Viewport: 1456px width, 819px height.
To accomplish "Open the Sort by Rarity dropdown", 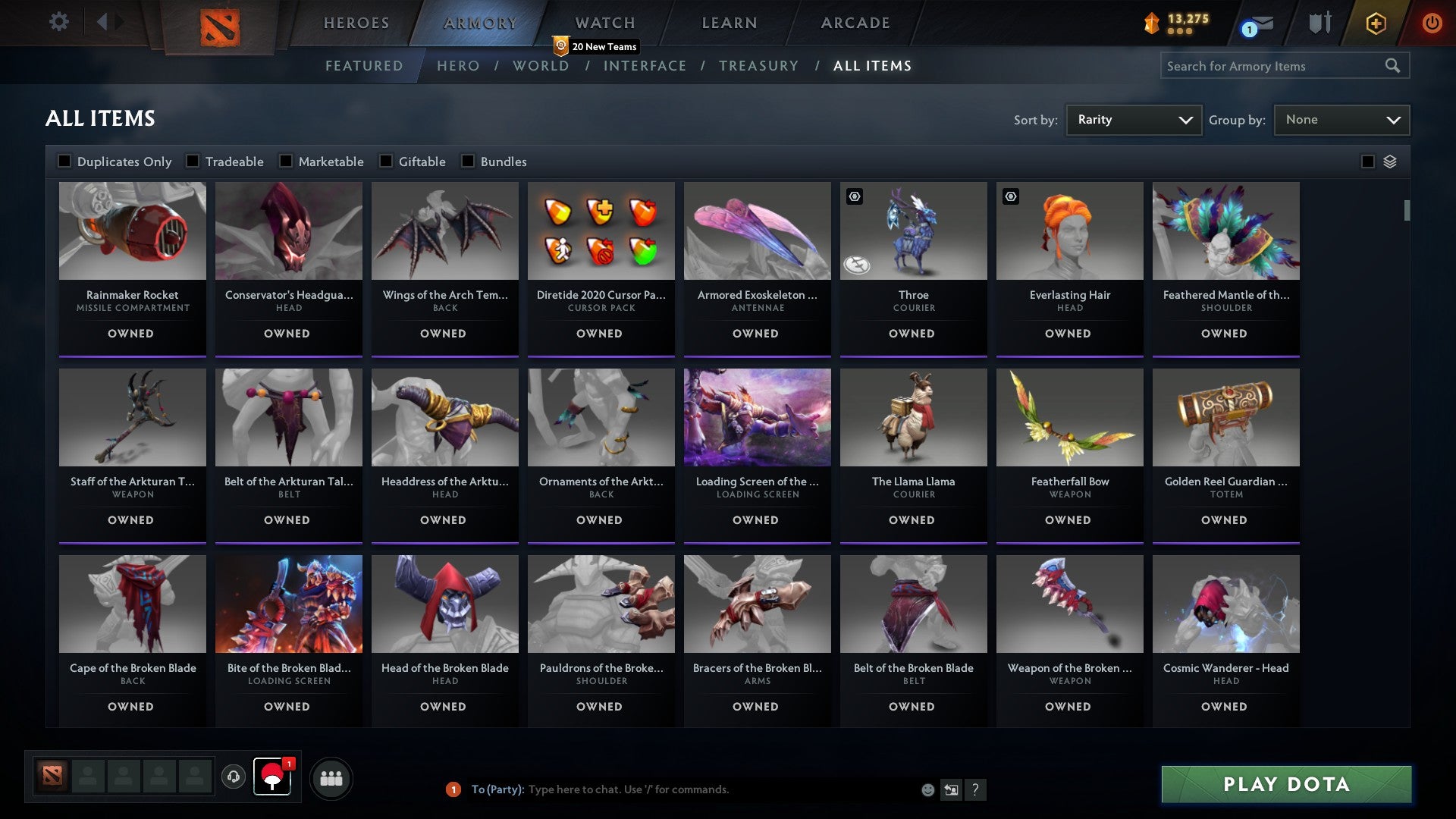I will (1133, 119).
